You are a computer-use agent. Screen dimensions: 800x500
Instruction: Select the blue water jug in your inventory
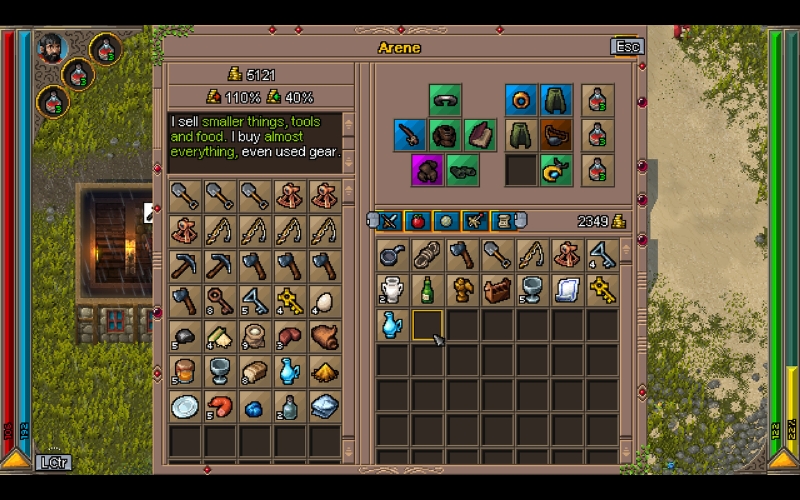(393, 324)
